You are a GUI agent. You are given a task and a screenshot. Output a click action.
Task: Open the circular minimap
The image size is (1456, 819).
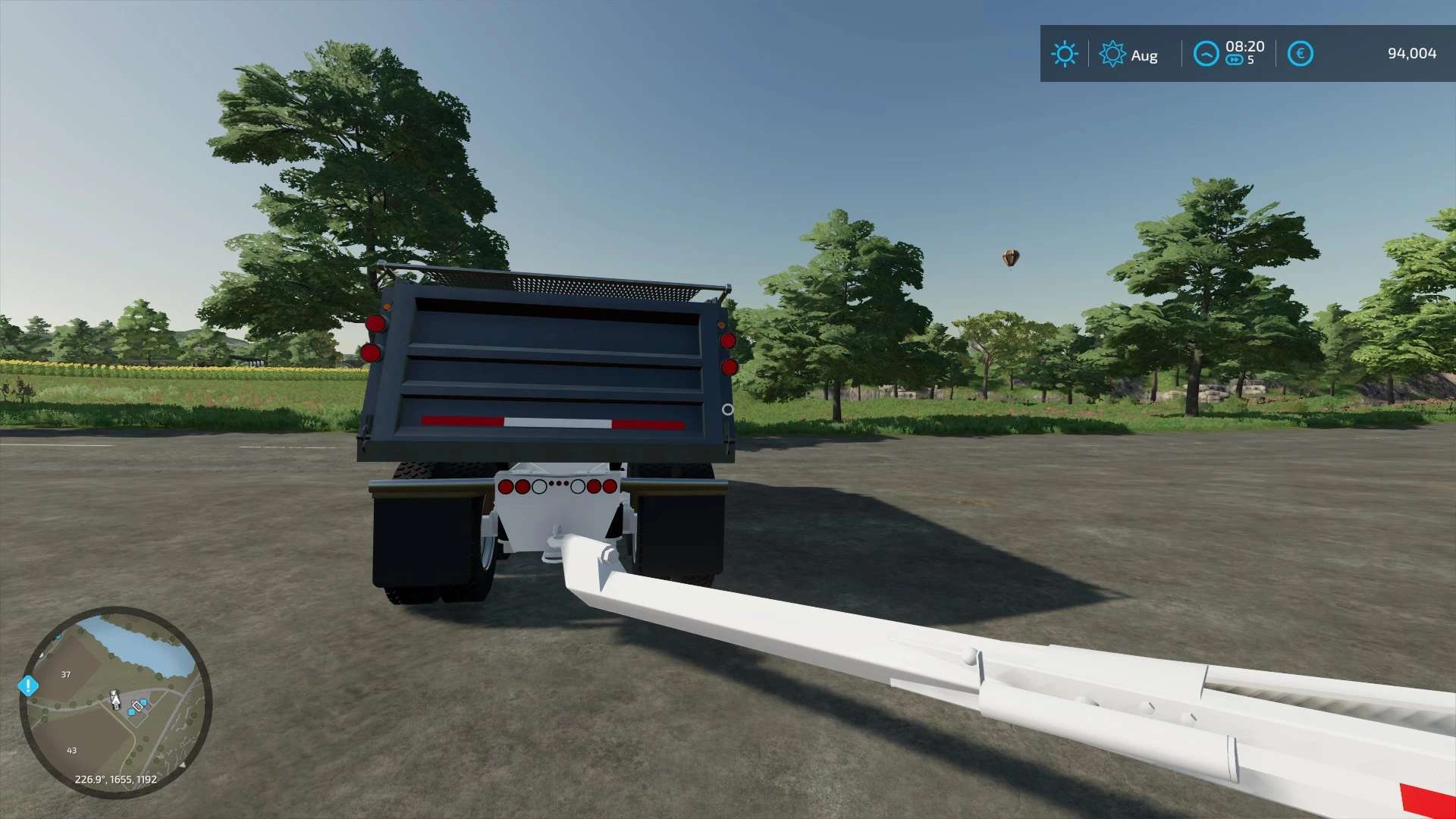(x=115, y=702)
